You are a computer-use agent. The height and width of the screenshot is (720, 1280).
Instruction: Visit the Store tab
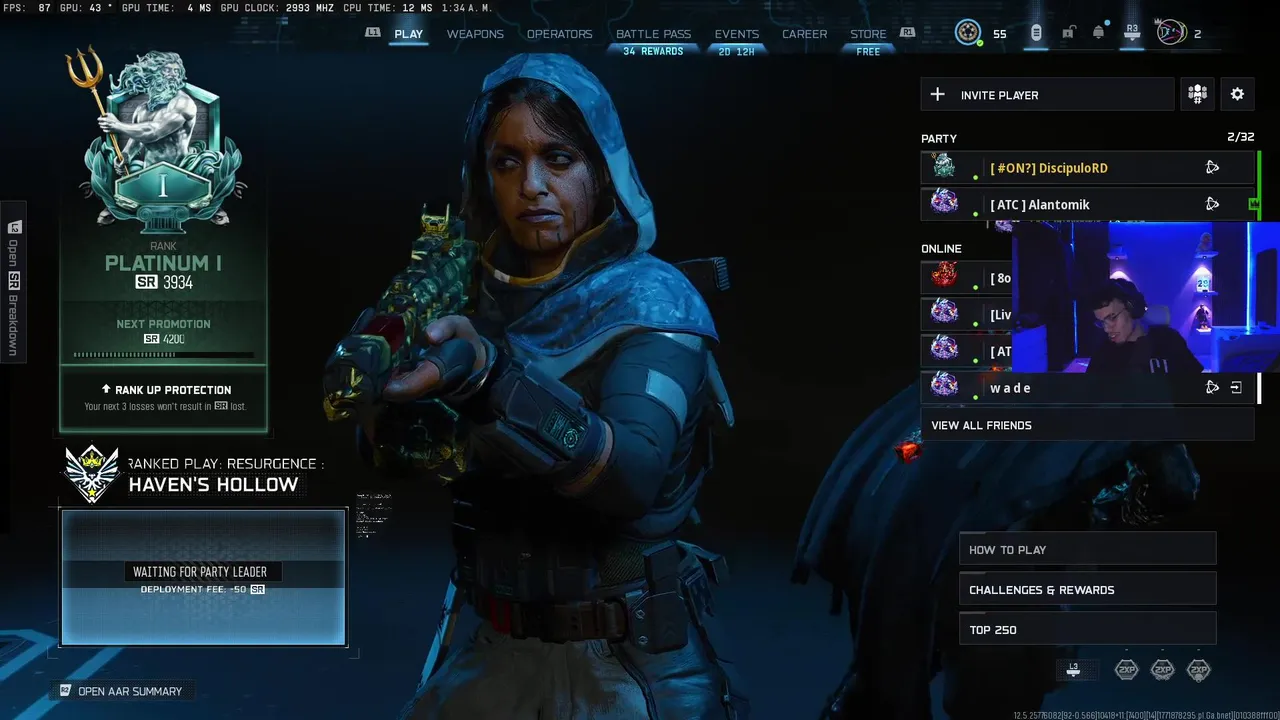pyautogui.click(x=868, y=34)
